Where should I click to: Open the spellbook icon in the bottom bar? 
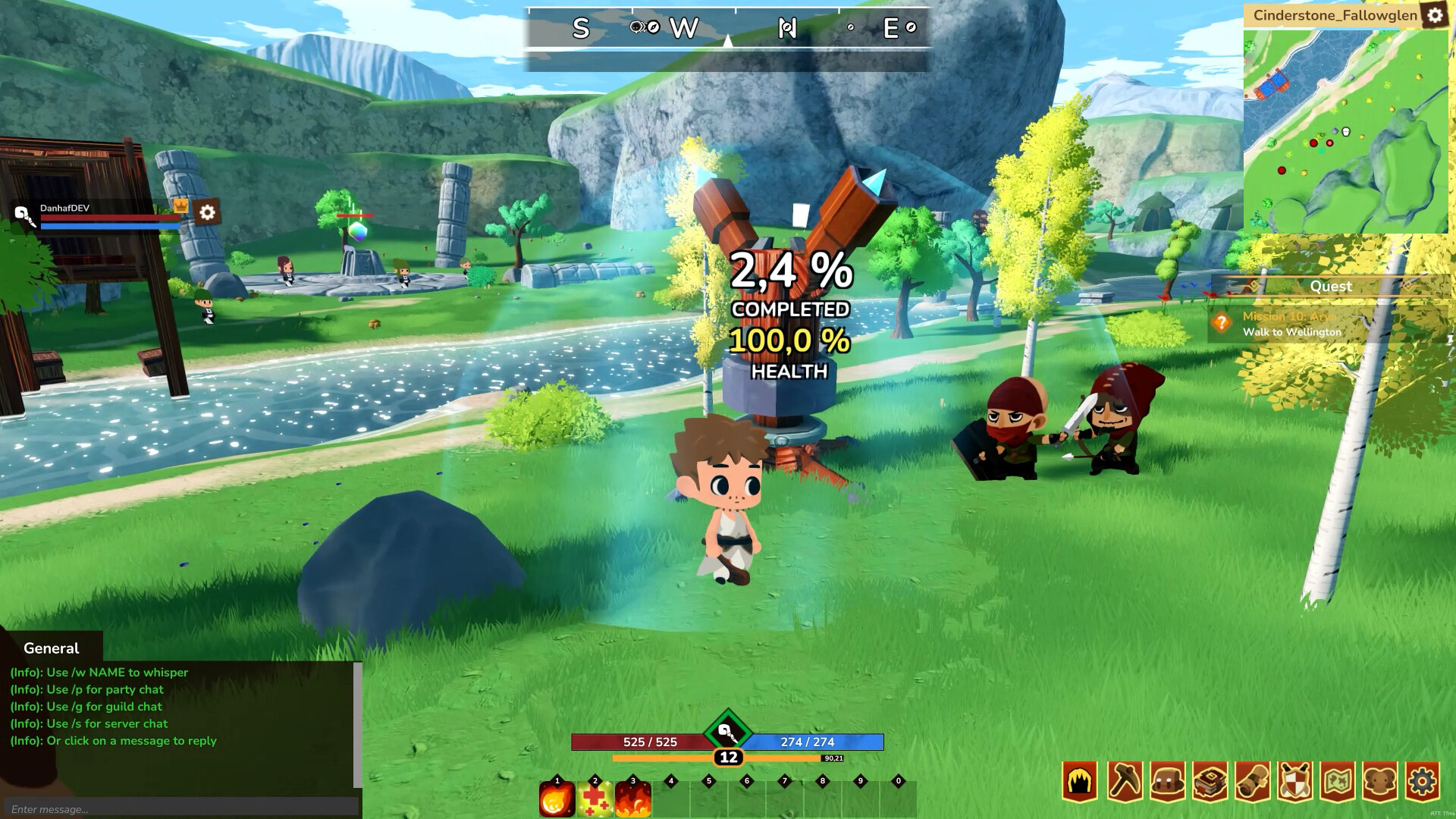[x=1210, y=780]
